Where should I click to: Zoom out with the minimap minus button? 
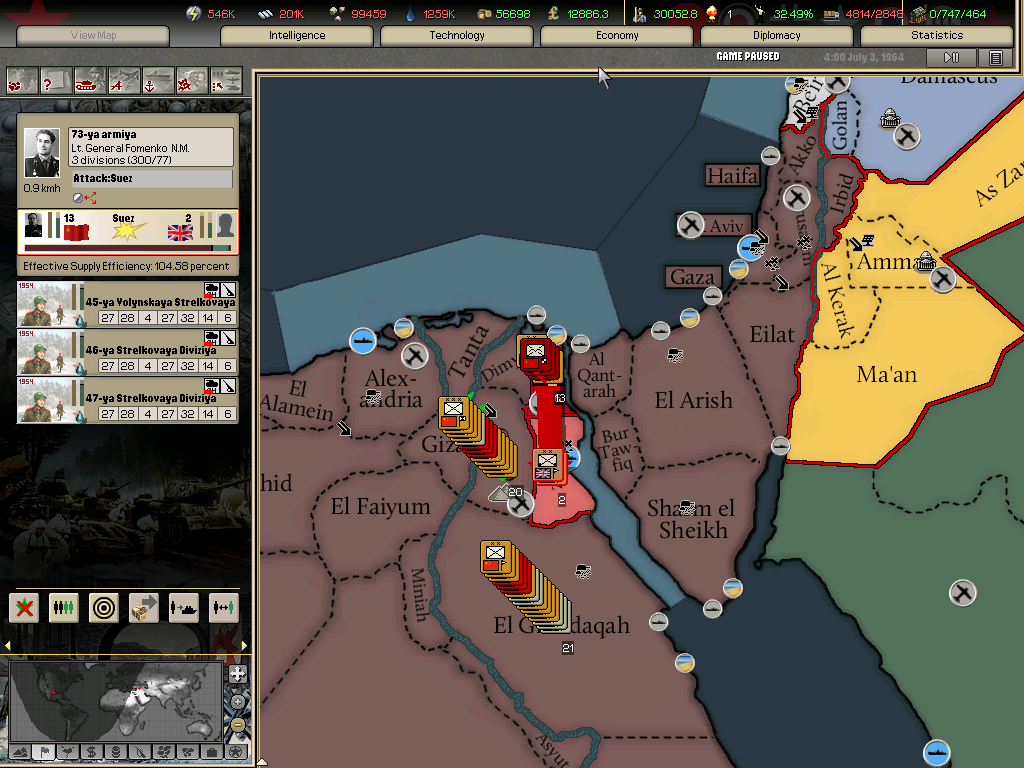(x=238, y=725)
